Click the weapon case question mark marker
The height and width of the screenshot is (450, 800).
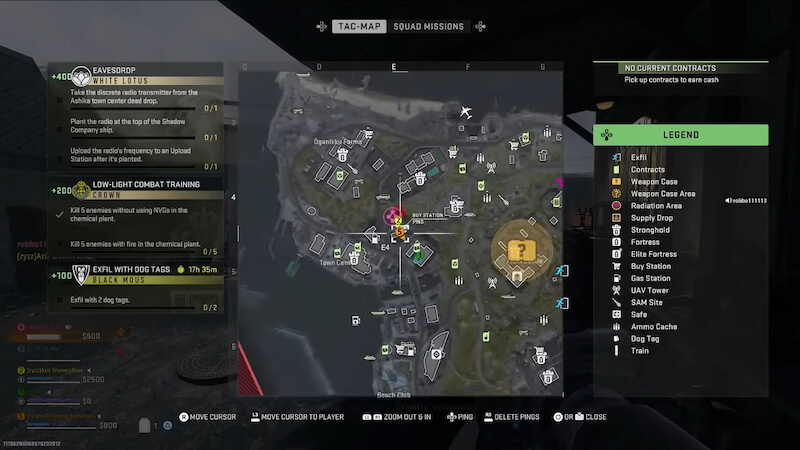(x=521, y=250)
